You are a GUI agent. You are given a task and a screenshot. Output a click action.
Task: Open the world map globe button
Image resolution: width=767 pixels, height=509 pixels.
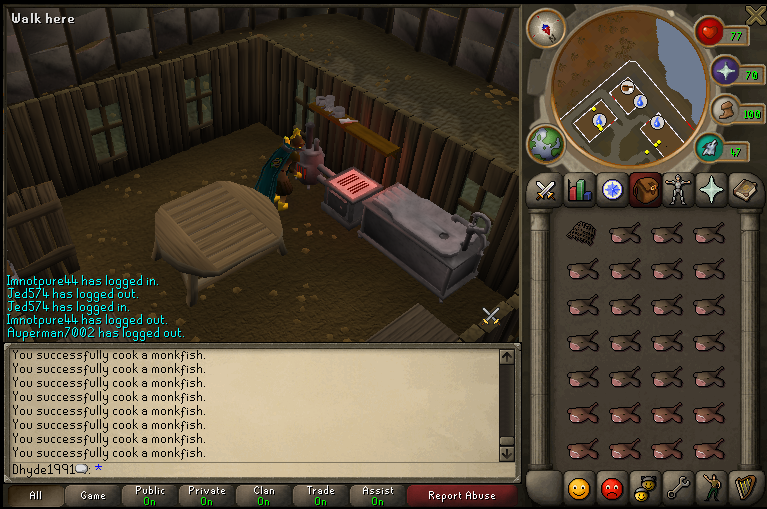[x=546, y=145]
